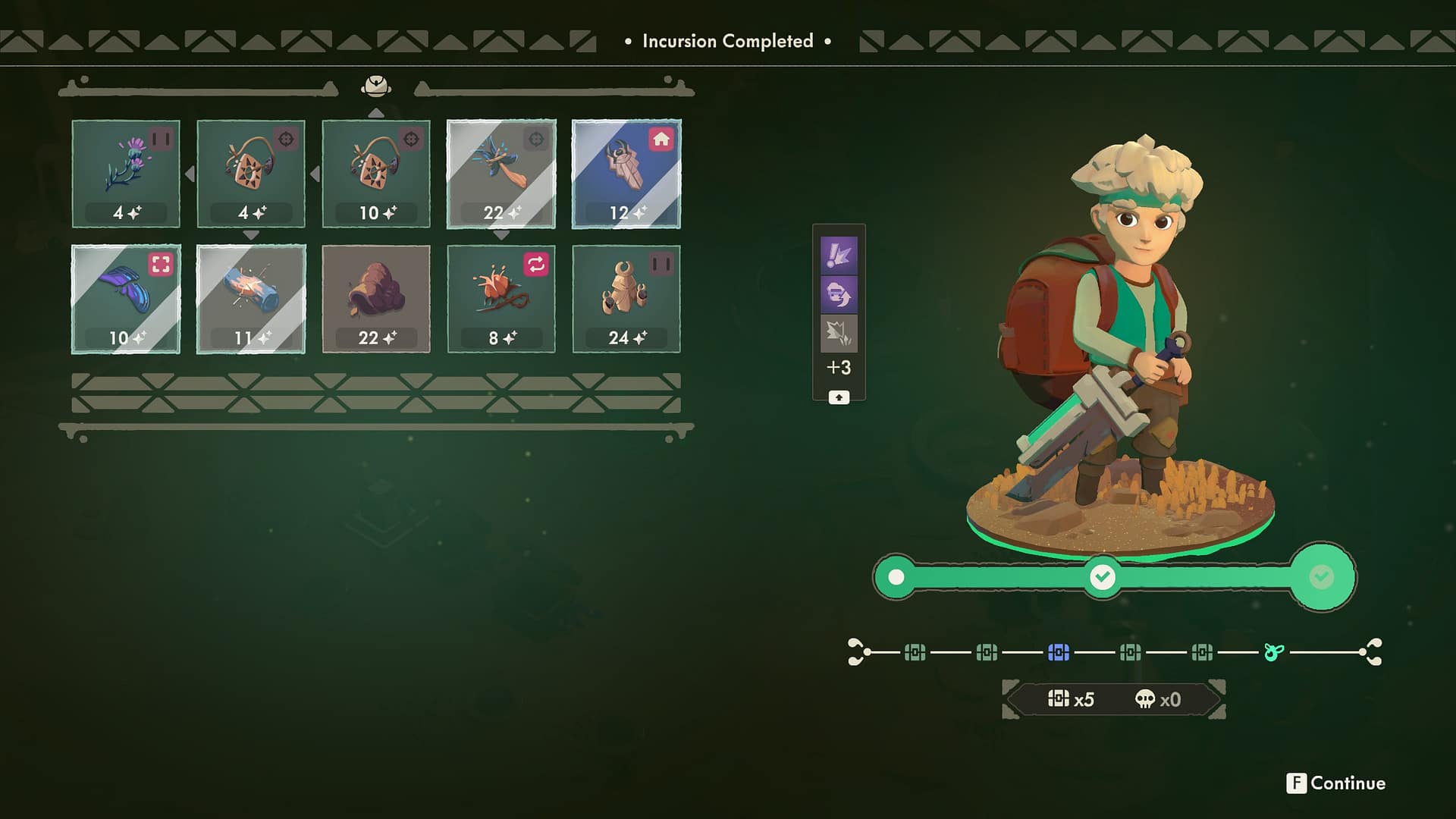
Task: Click the middle checkmark on the progress bar
Action: tap(1101, 576)
